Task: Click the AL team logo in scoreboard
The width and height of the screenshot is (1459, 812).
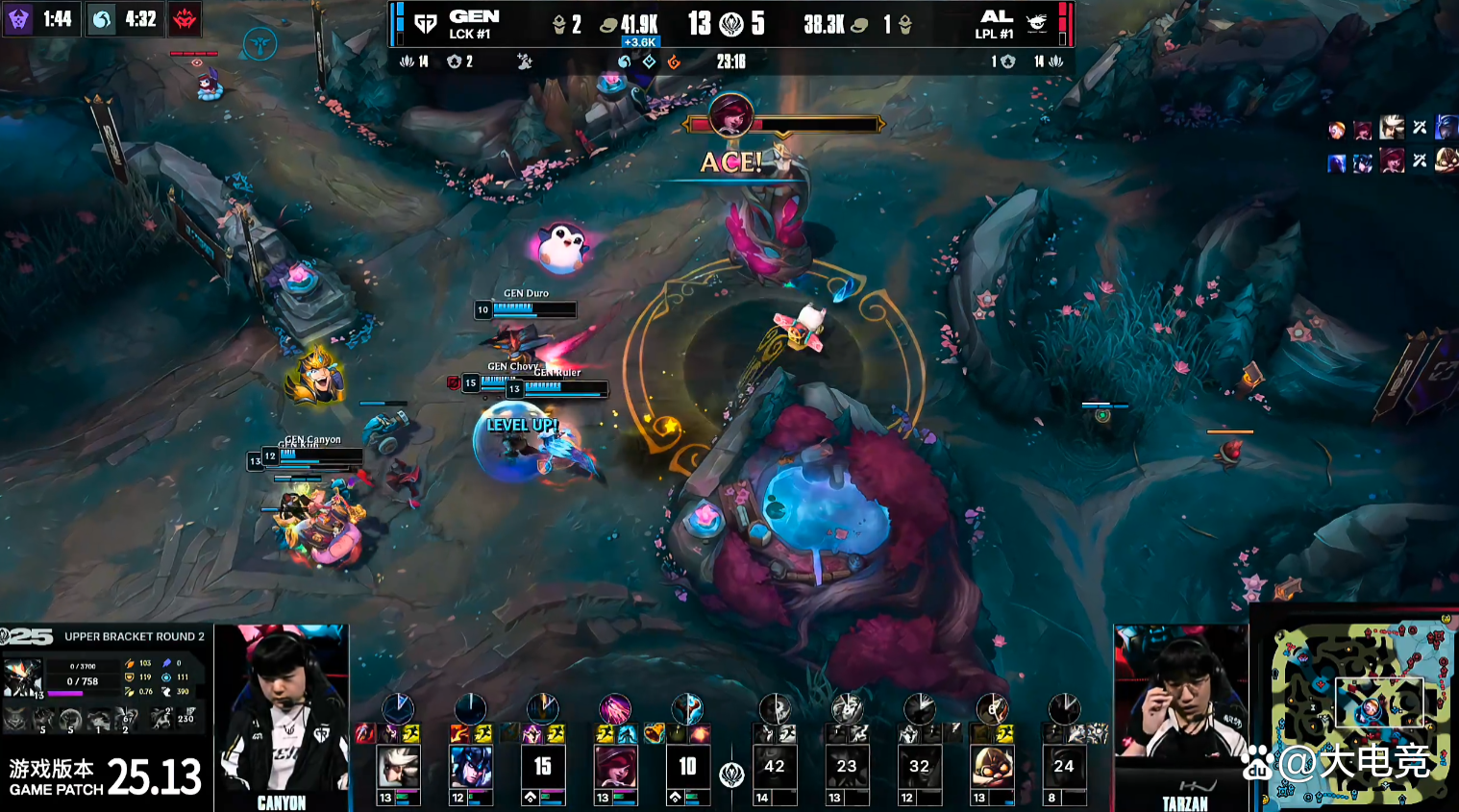Action: point(1037,24)
